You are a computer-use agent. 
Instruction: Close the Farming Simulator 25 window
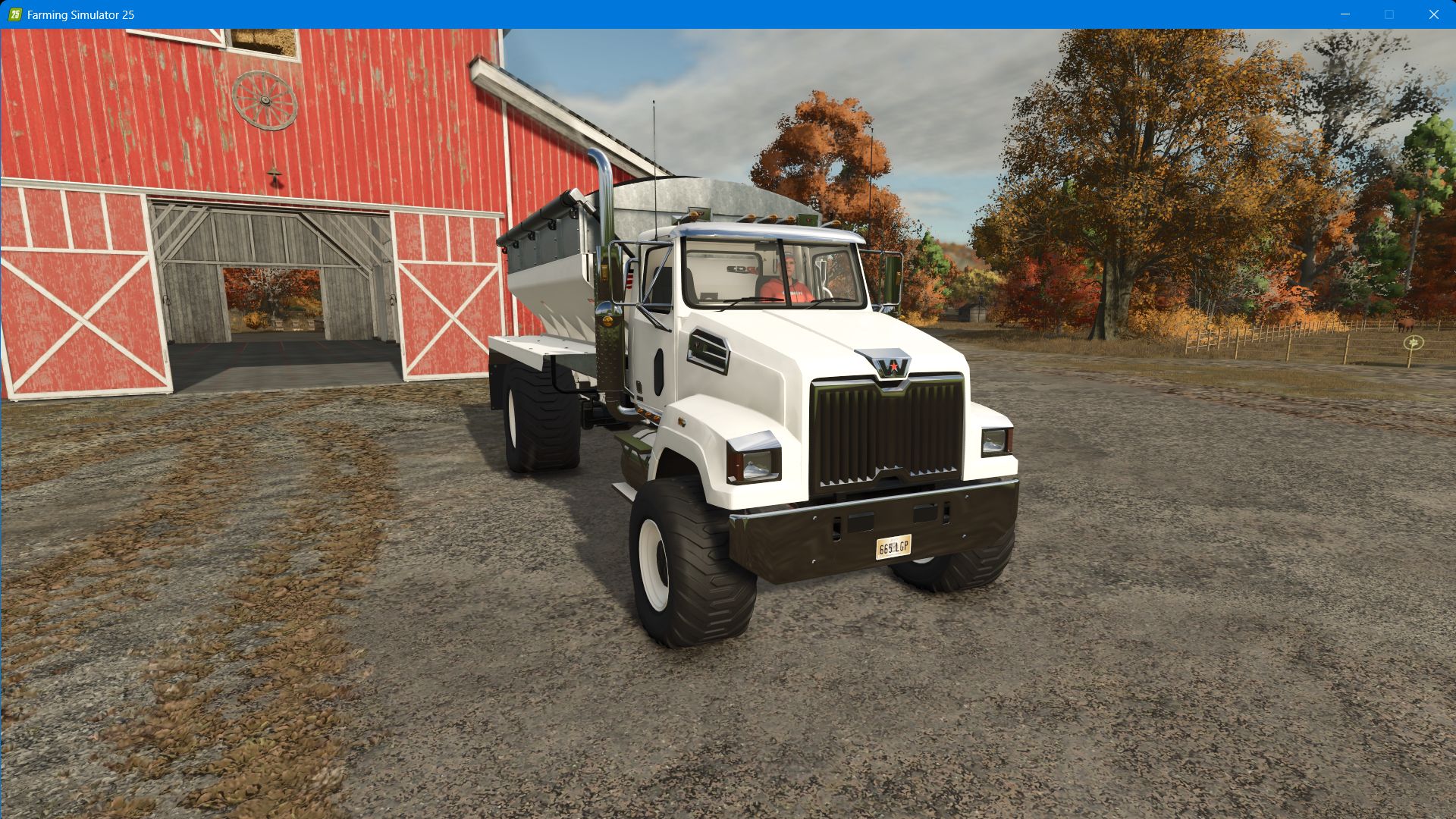[x=1434, y=13]
